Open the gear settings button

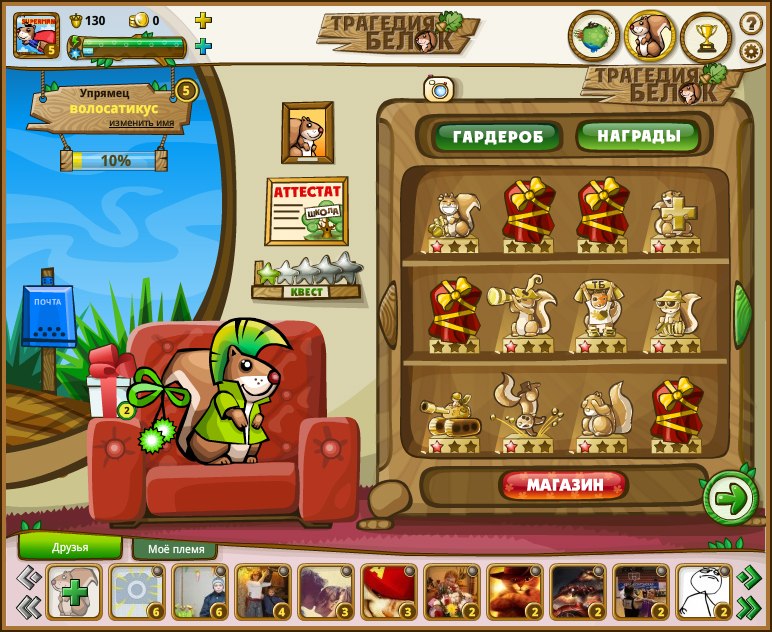tap(750, 50)
